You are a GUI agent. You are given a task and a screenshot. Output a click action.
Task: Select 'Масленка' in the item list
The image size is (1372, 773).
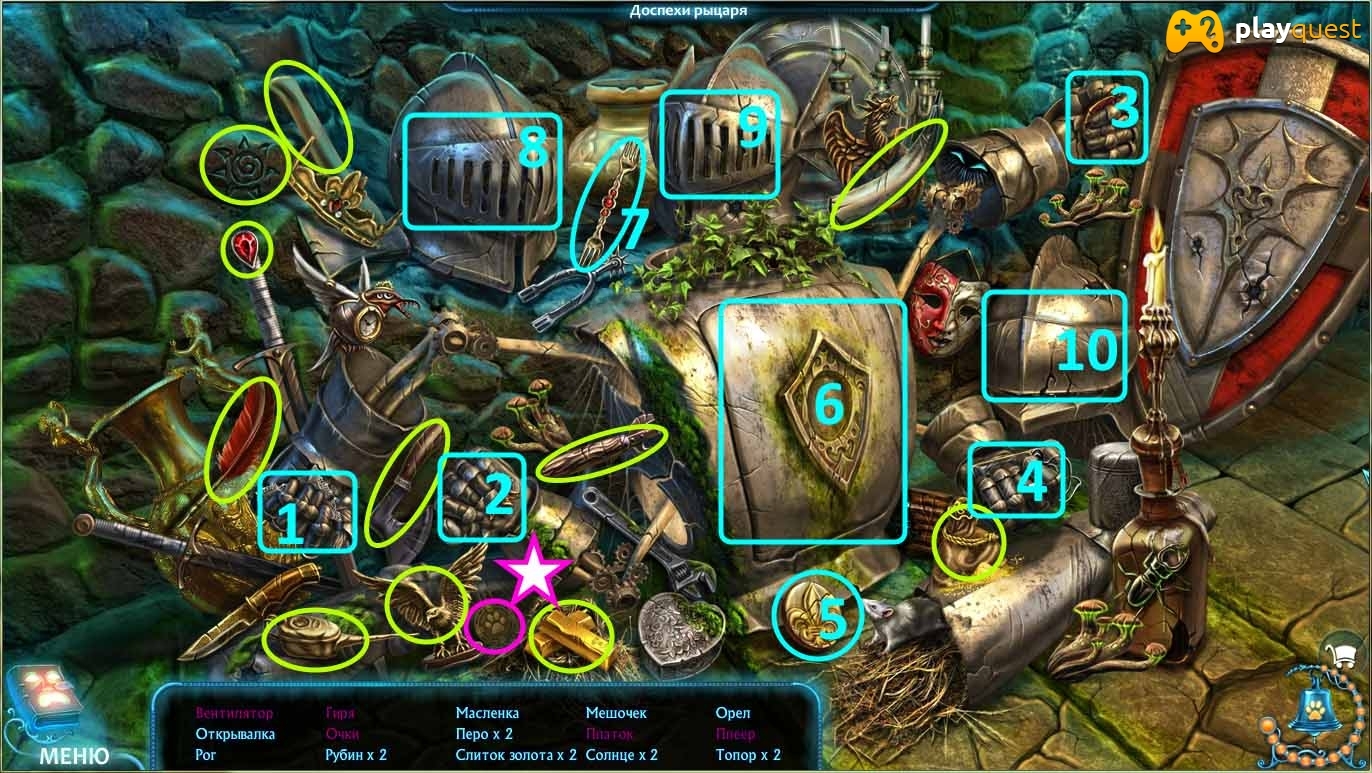tap(487, 713)
